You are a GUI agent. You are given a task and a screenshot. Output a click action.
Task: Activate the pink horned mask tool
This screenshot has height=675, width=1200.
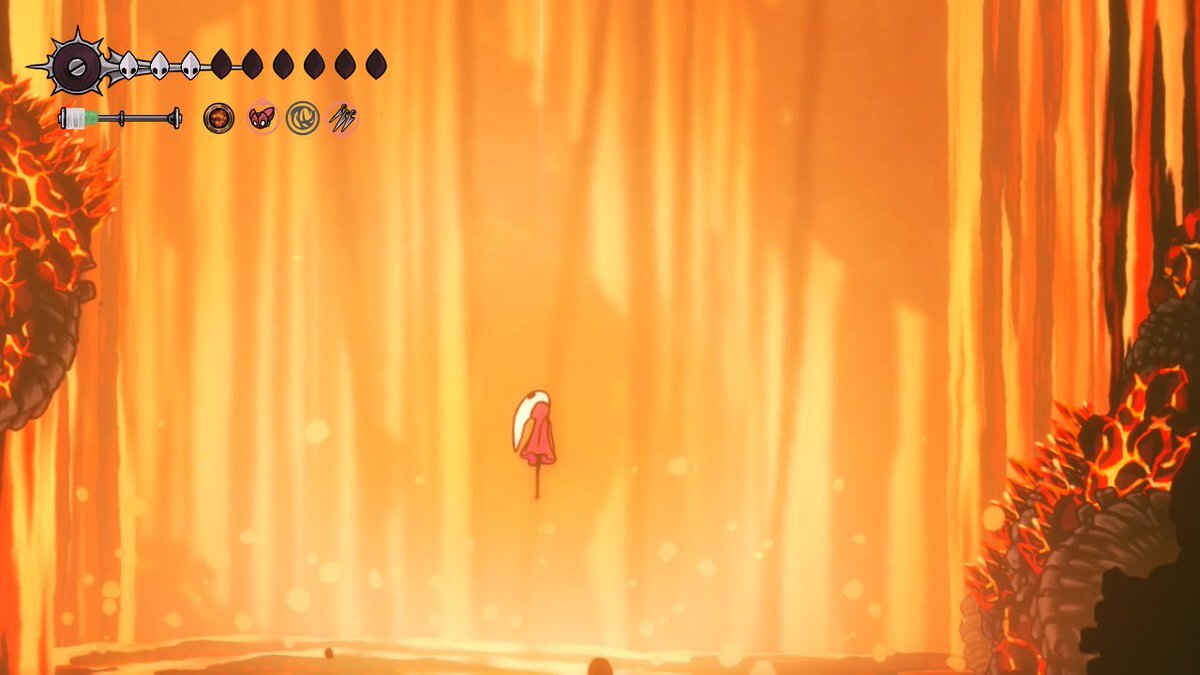(262, 118)
